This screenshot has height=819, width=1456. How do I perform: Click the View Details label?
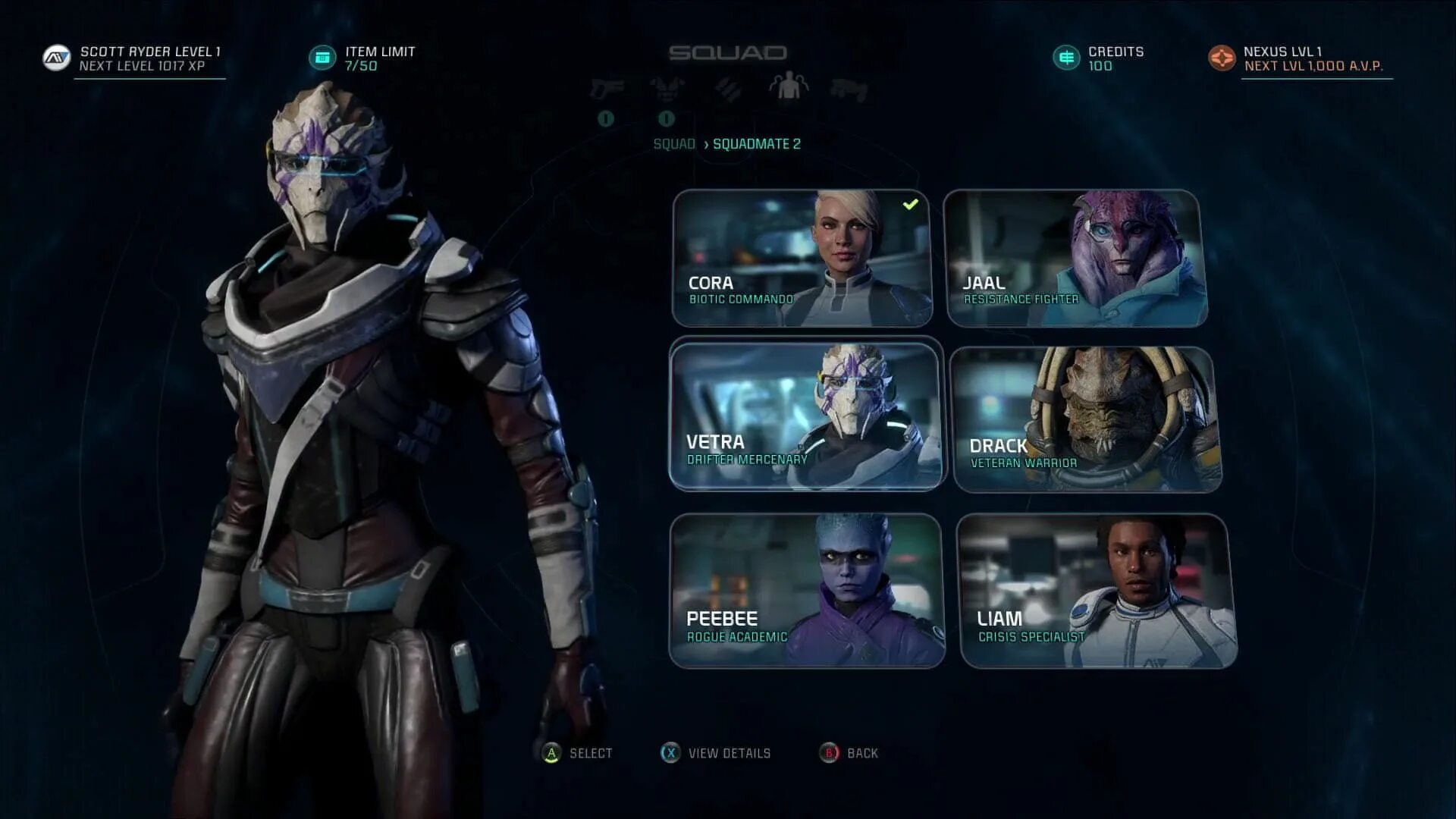pos(729,753)
